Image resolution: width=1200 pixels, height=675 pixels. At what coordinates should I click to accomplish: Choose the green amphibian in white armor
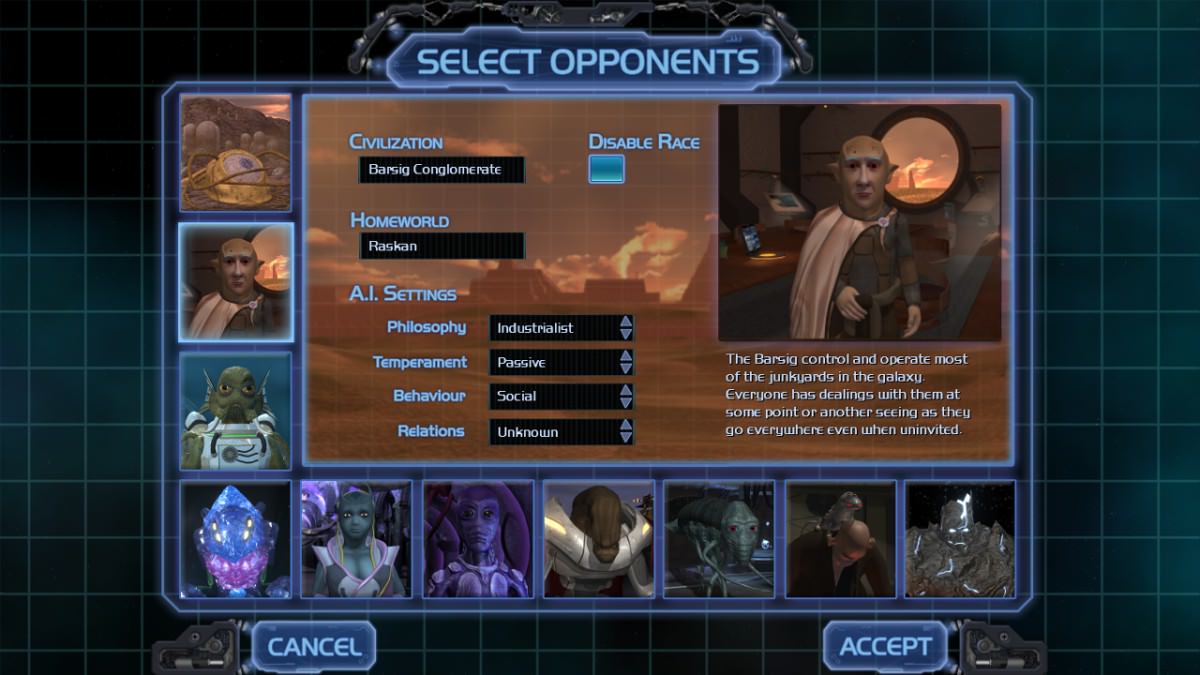(x=236, y=411)
